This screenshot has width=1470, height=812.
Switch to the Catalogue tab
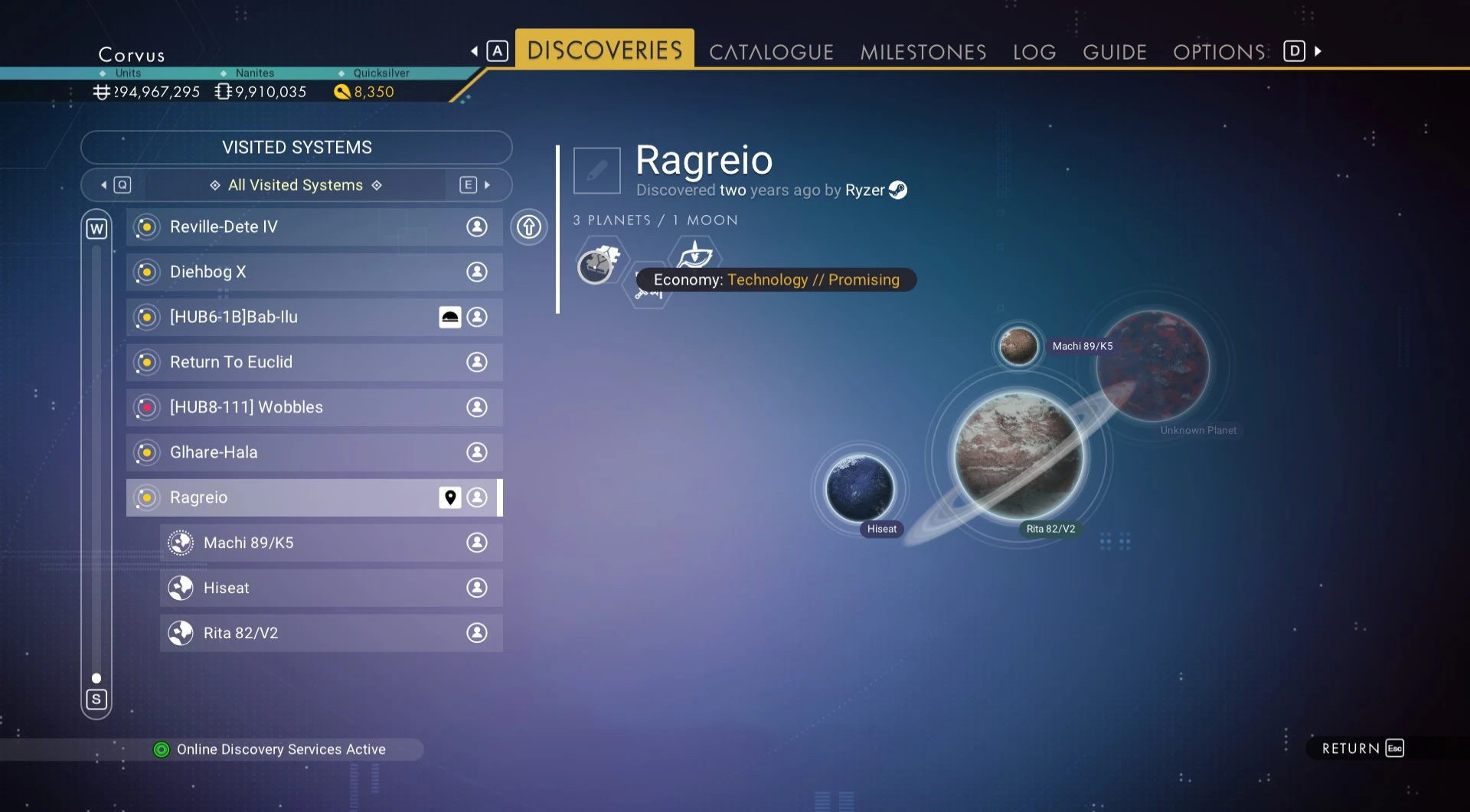point(770,52)
